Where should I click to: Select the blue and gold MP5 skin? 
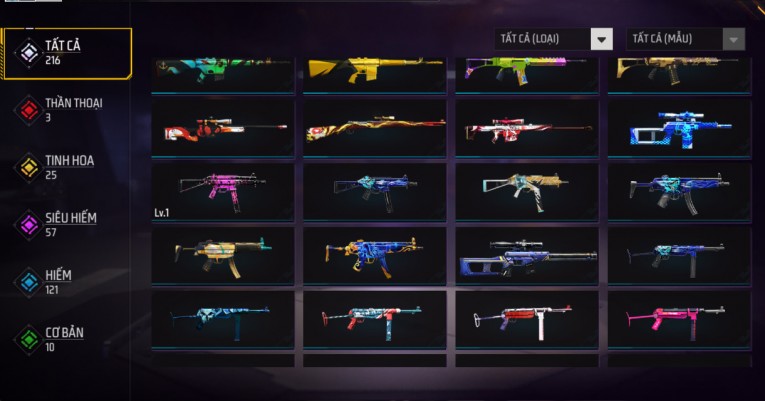tap(375, 254)
